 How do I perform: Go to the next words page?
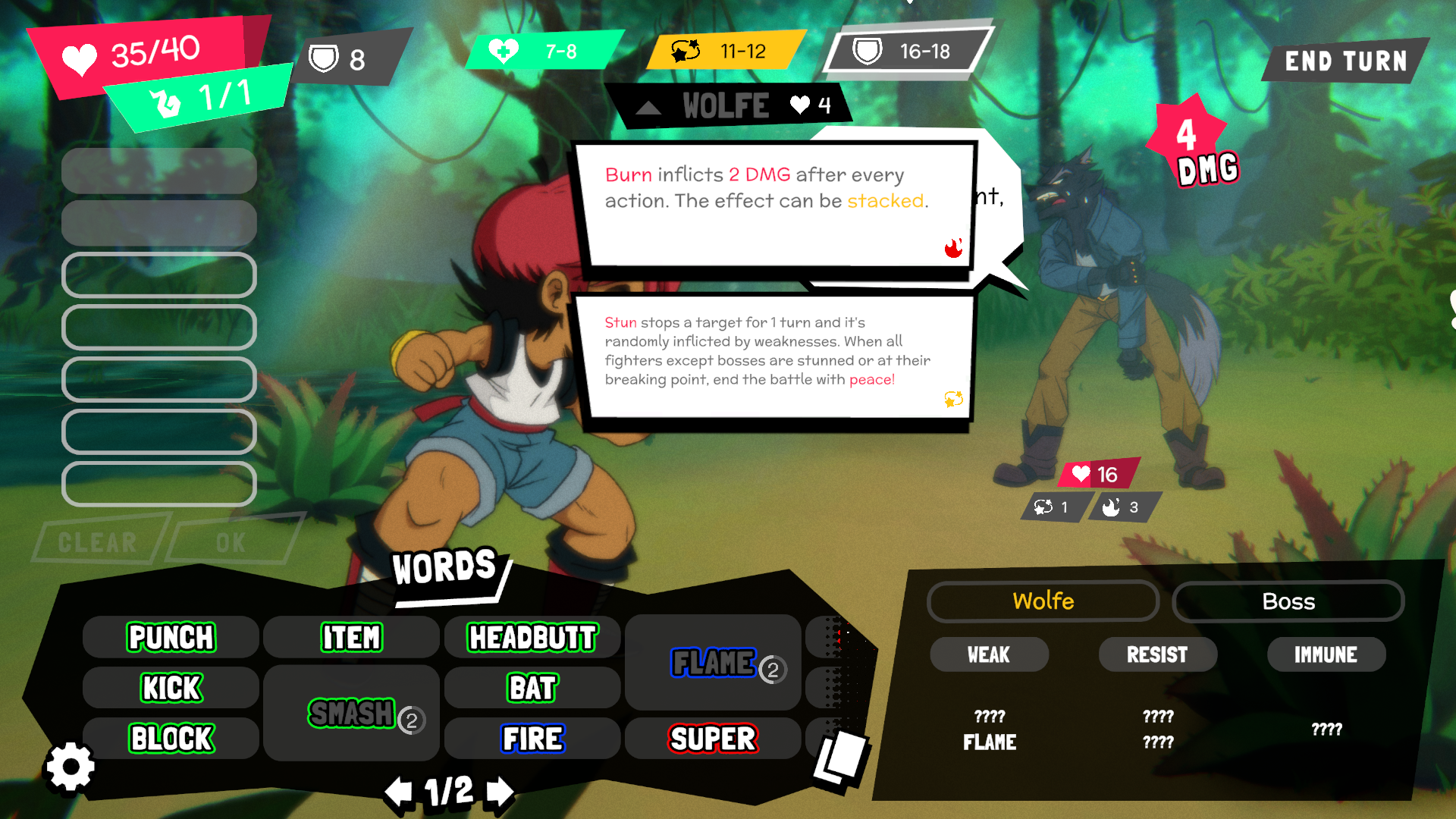[500, 792]
